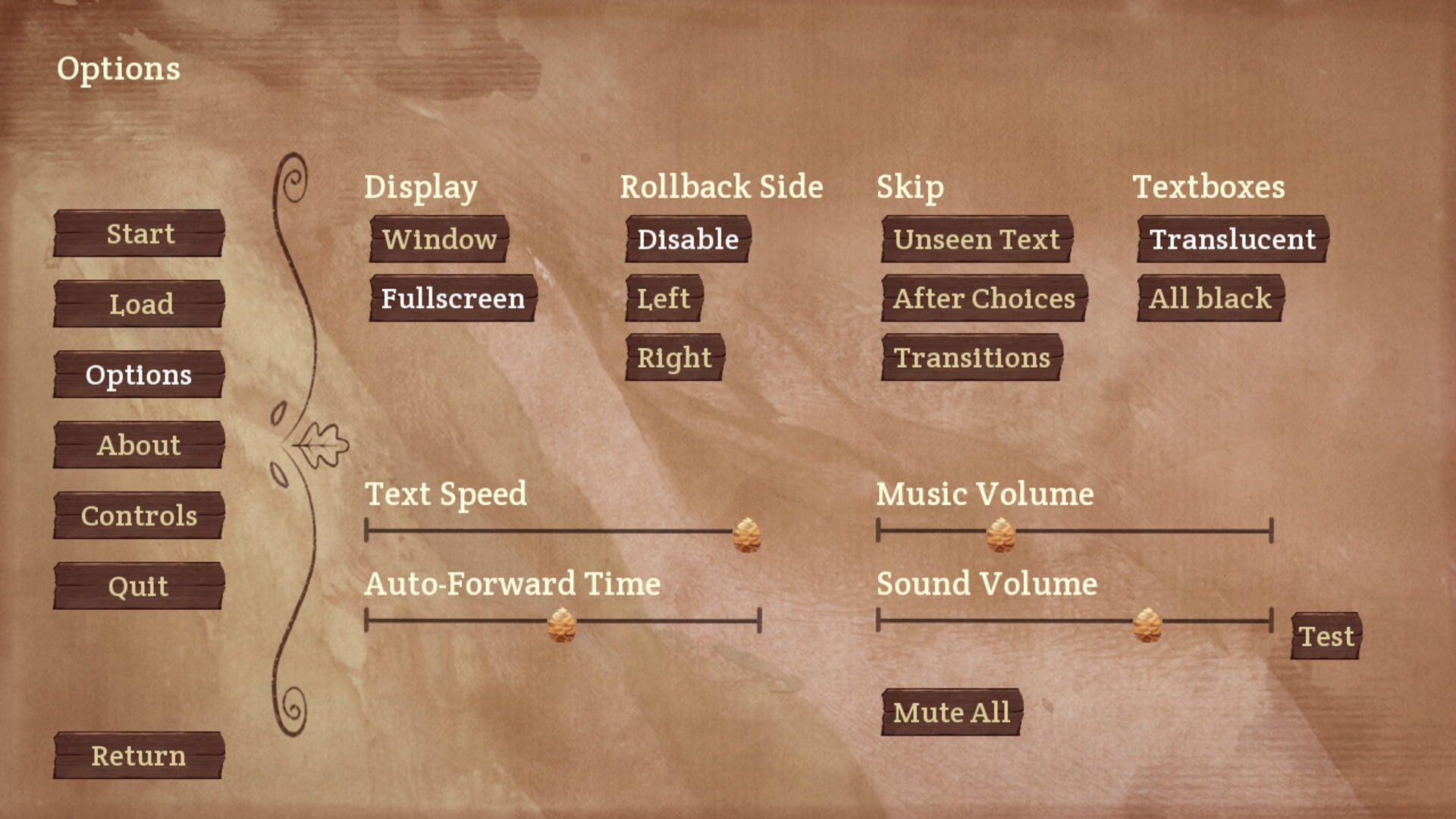Quit the game
The image size is (1456, 819).
pyautogui.click(x=139, y=585)
